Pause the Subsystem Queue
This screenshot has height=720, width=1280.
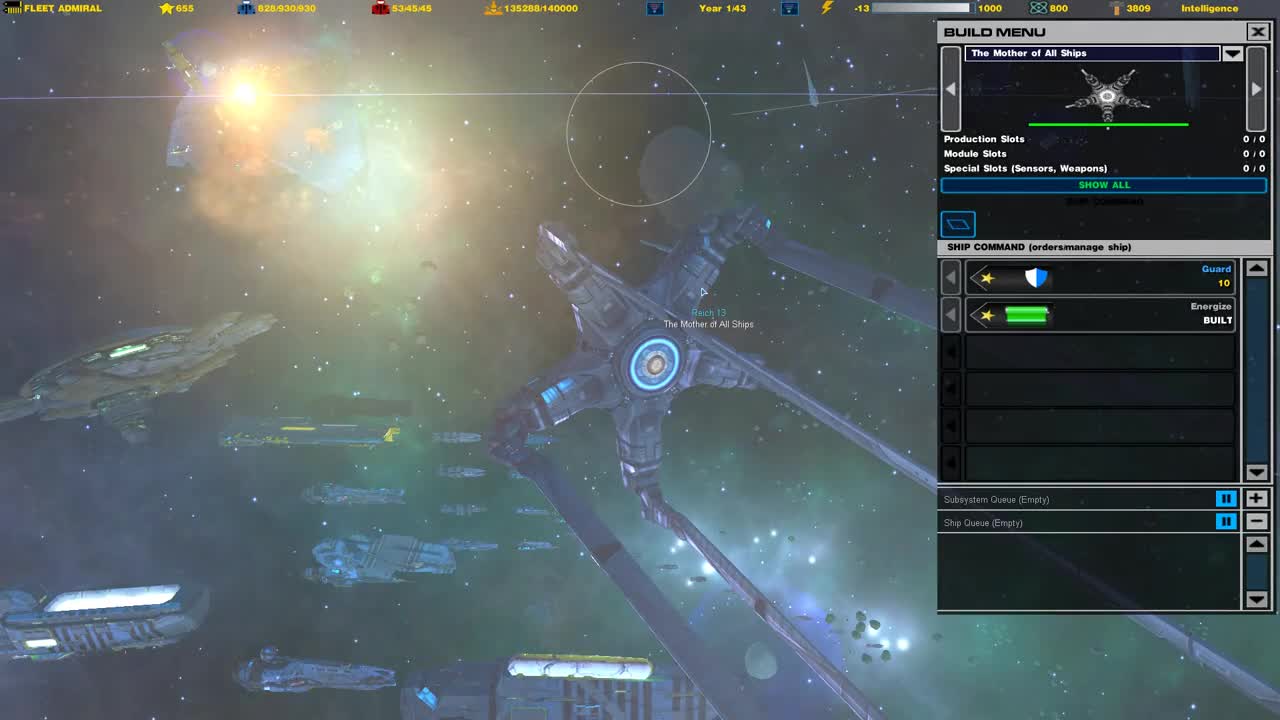coord(1226,498)
